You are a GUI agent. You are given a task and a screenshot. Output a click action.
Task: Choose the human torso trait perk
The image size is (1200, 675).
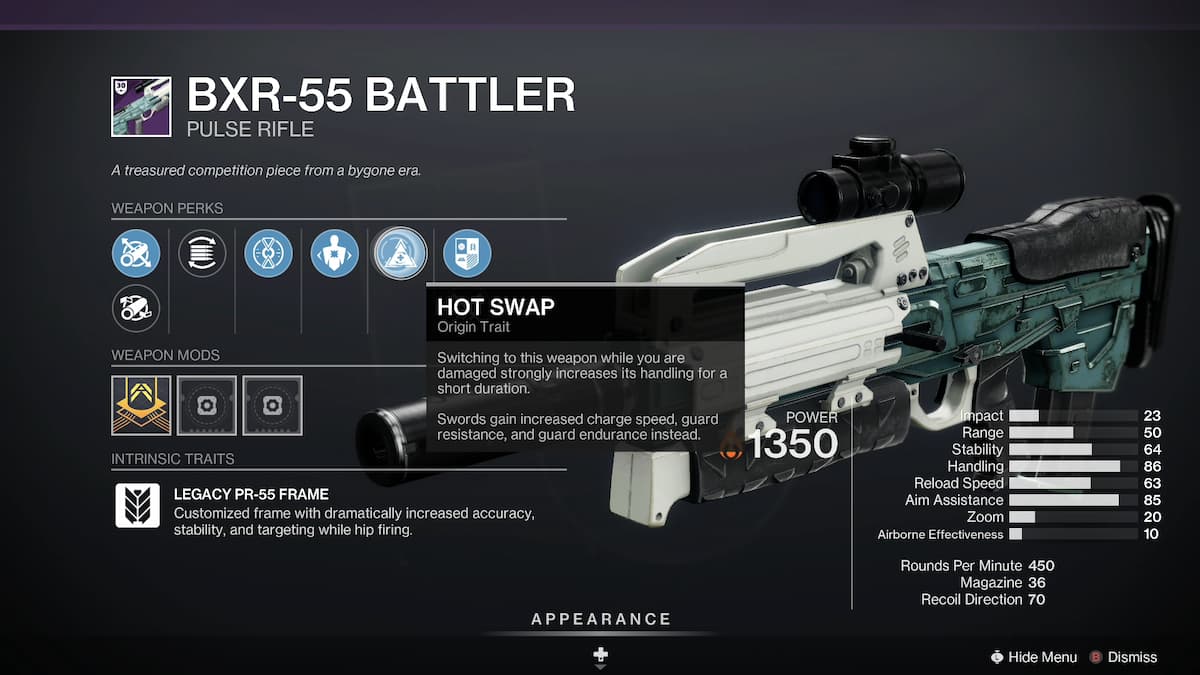pos(334,254)
